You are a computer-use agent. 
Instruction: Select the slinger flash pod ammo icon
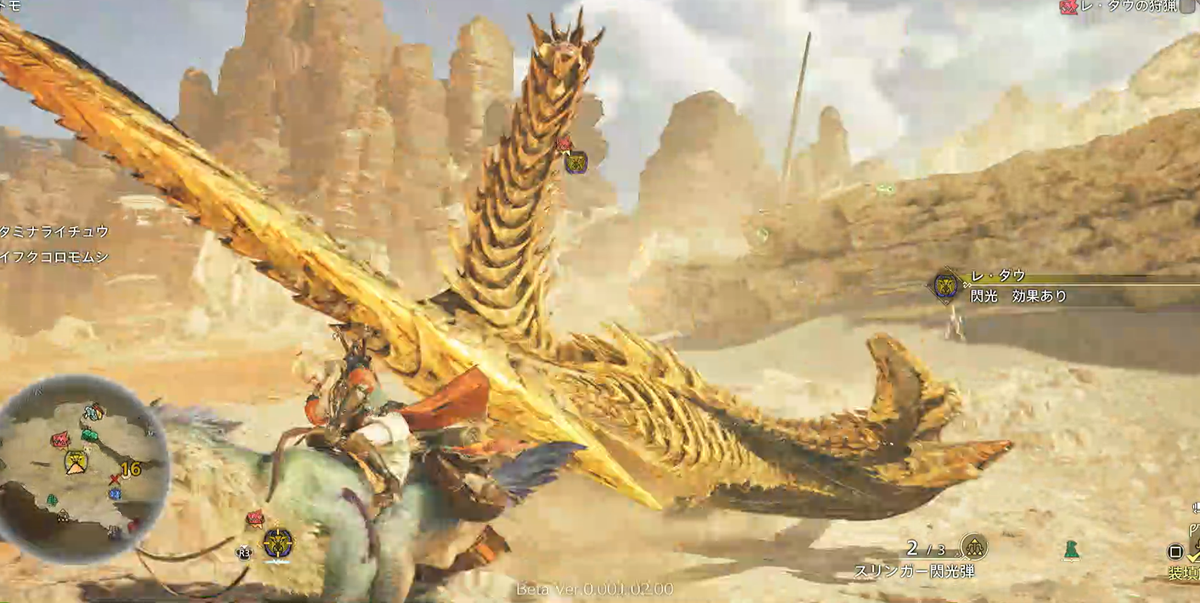point(973,546)
